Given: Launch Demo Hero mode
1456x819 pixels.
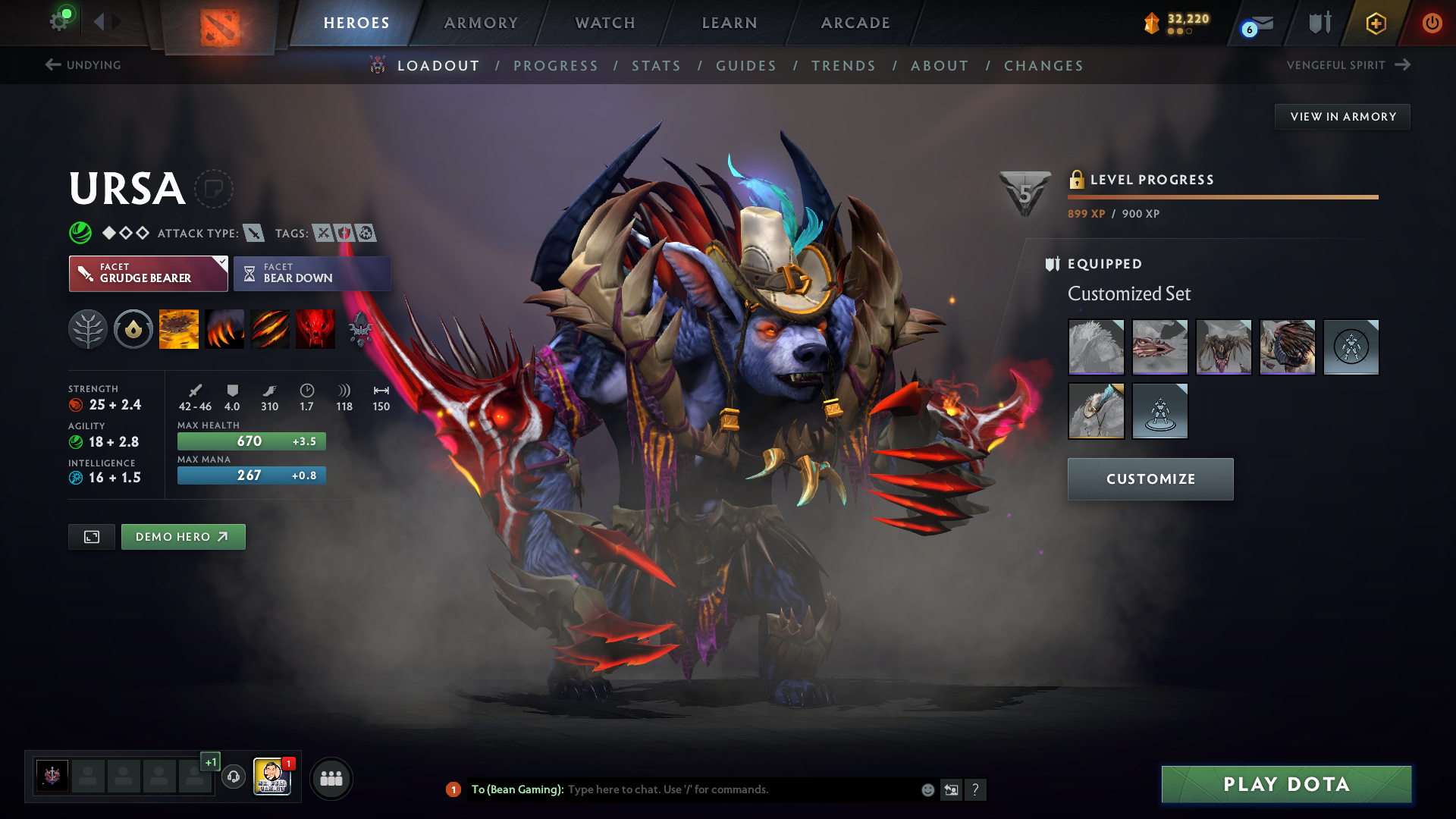Looking at the screenshot, I should click(x=183, y=537).
